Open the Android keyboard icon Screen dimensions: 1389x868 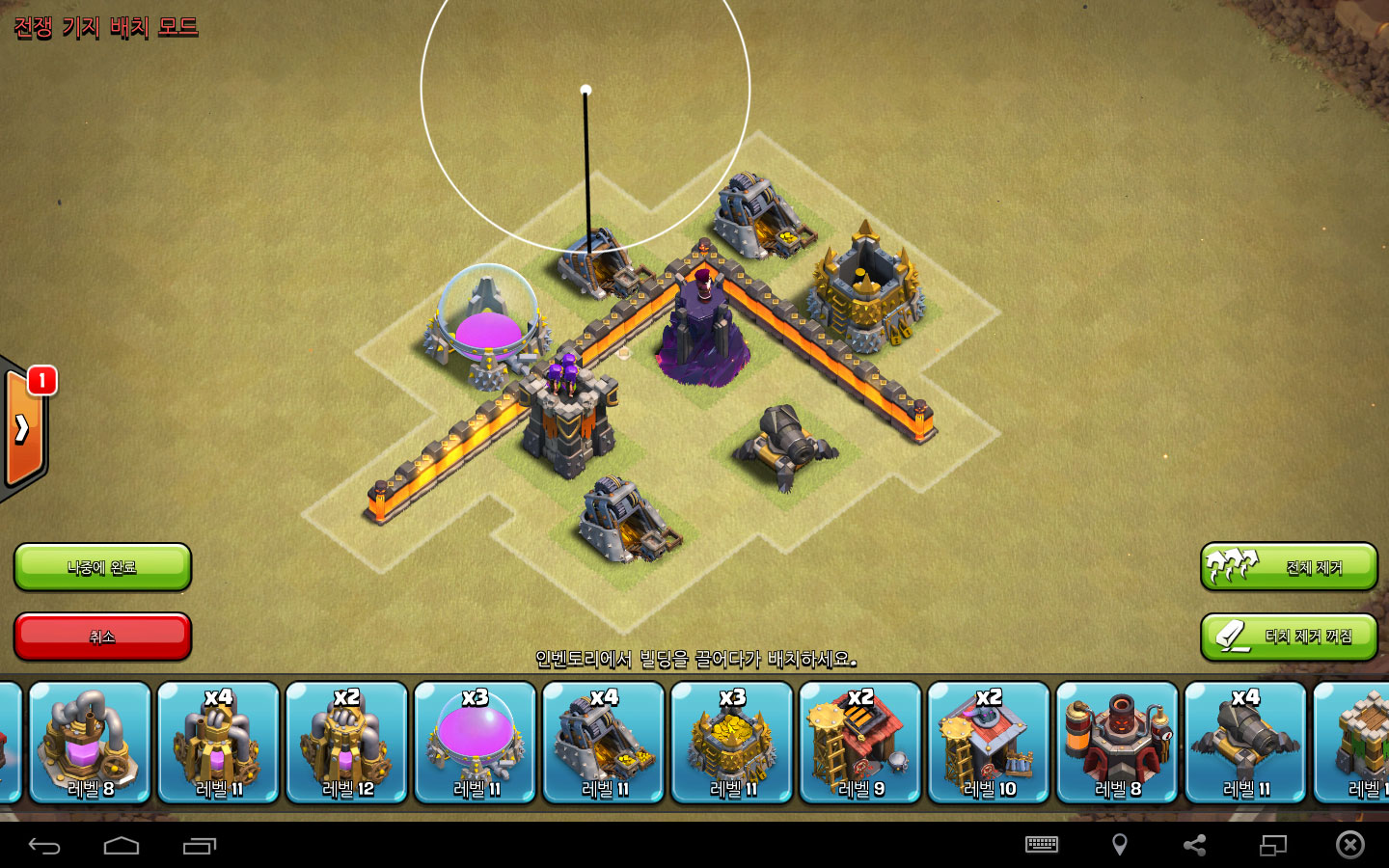click(x=1042, y=845)
